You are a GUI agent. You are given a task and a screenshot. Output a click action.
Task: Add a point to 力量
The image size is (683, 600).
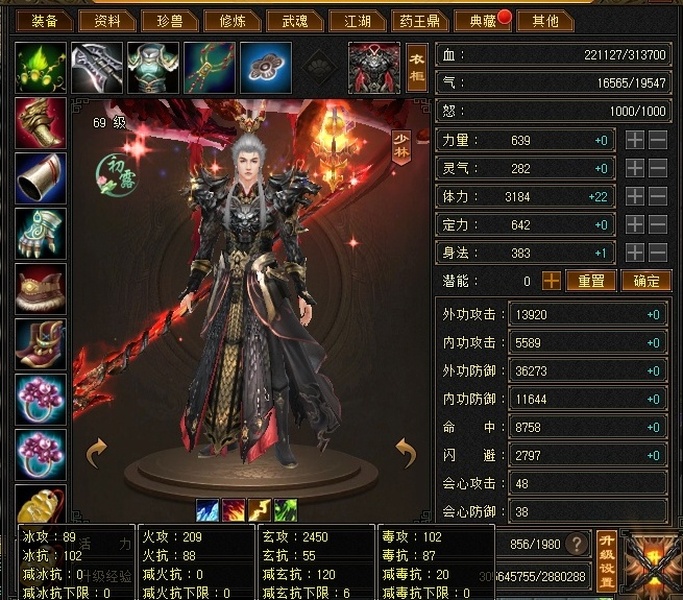pyautogui.click(x=635, y=141)
